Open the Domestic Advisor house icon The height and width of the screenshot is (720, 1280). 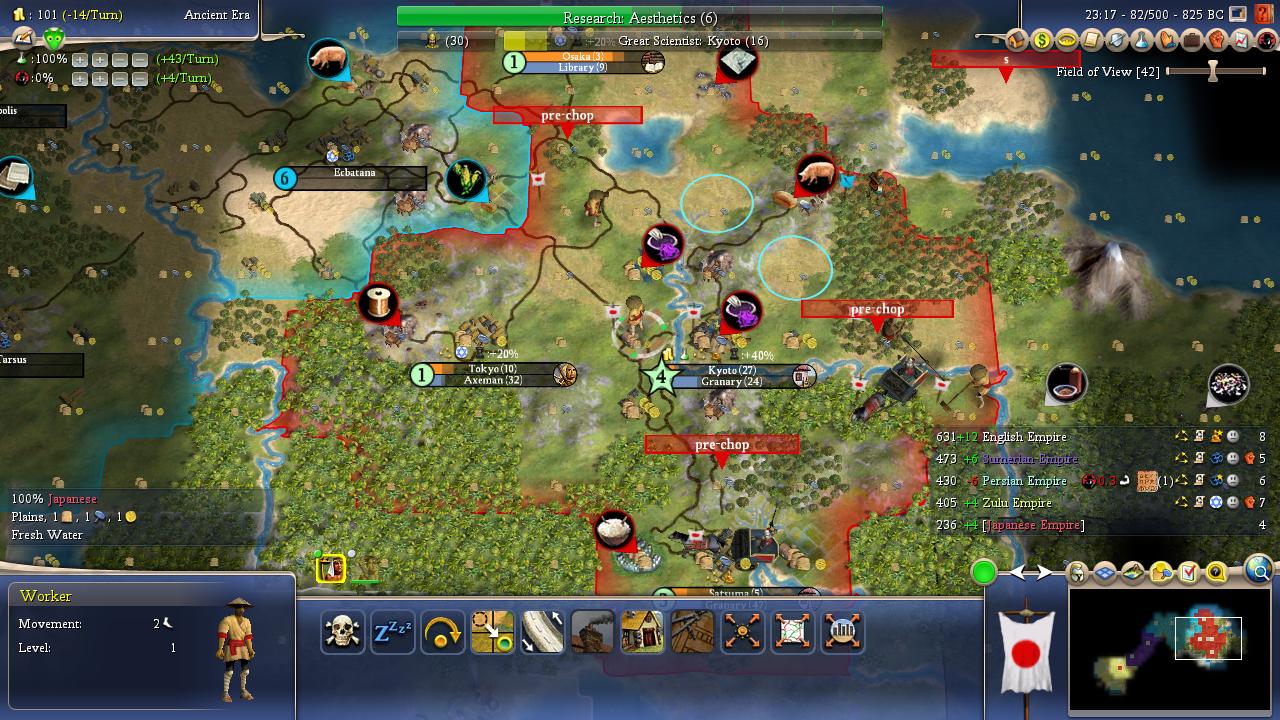click(1016, 41)
